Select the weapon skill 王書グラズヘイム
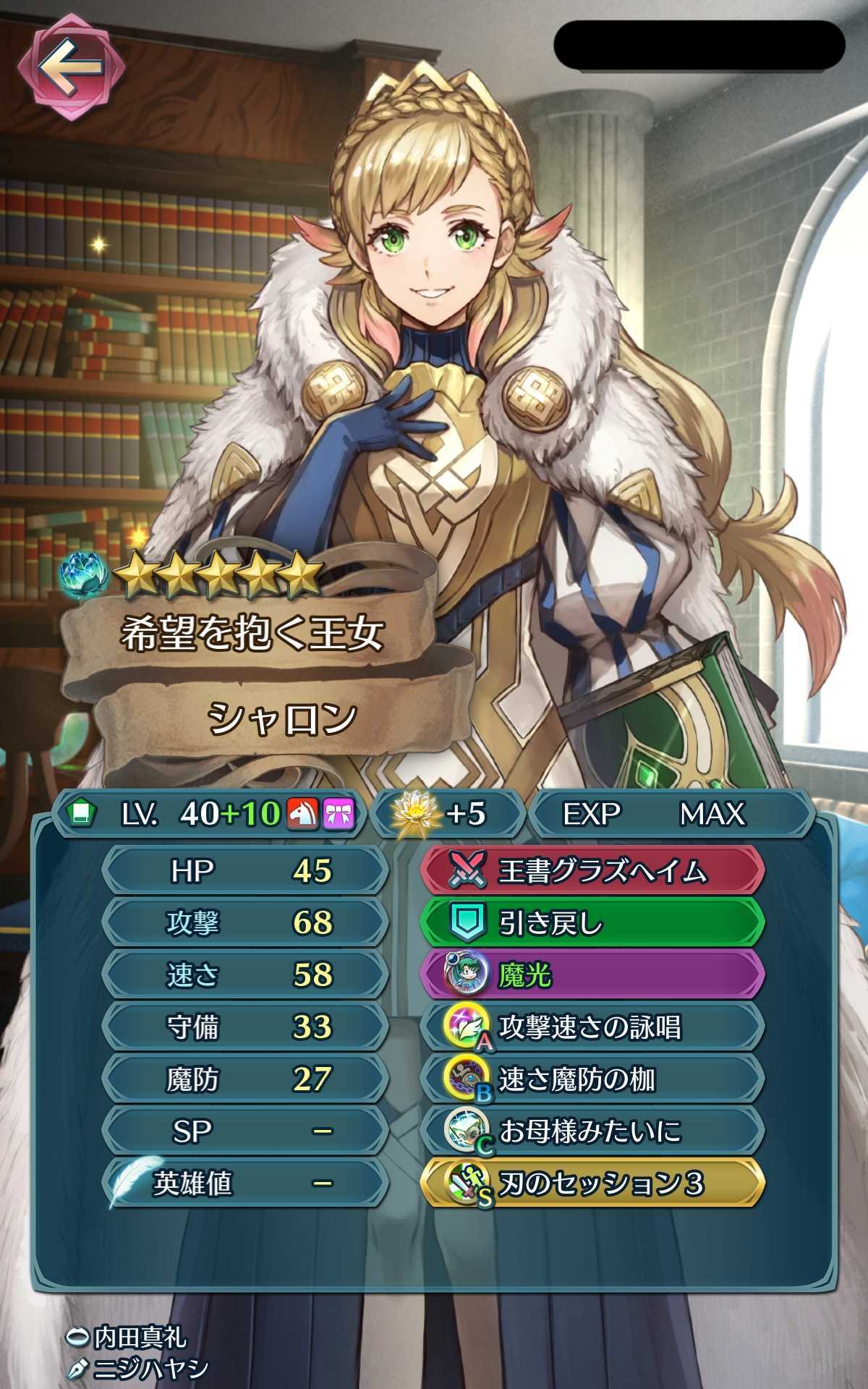Screen dimensions: 868x1389 [592, 872]
